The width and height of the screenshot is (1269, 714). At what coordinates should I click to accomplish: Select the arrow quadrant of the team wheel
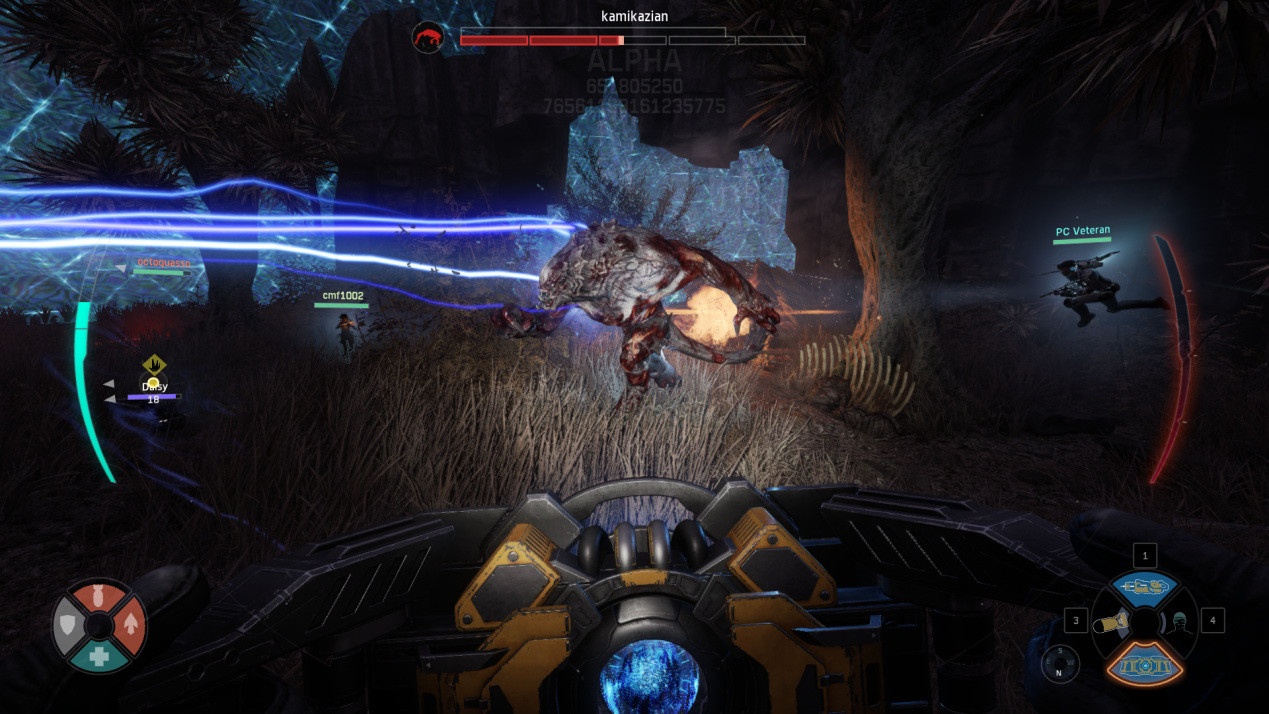tap(129, 625)
